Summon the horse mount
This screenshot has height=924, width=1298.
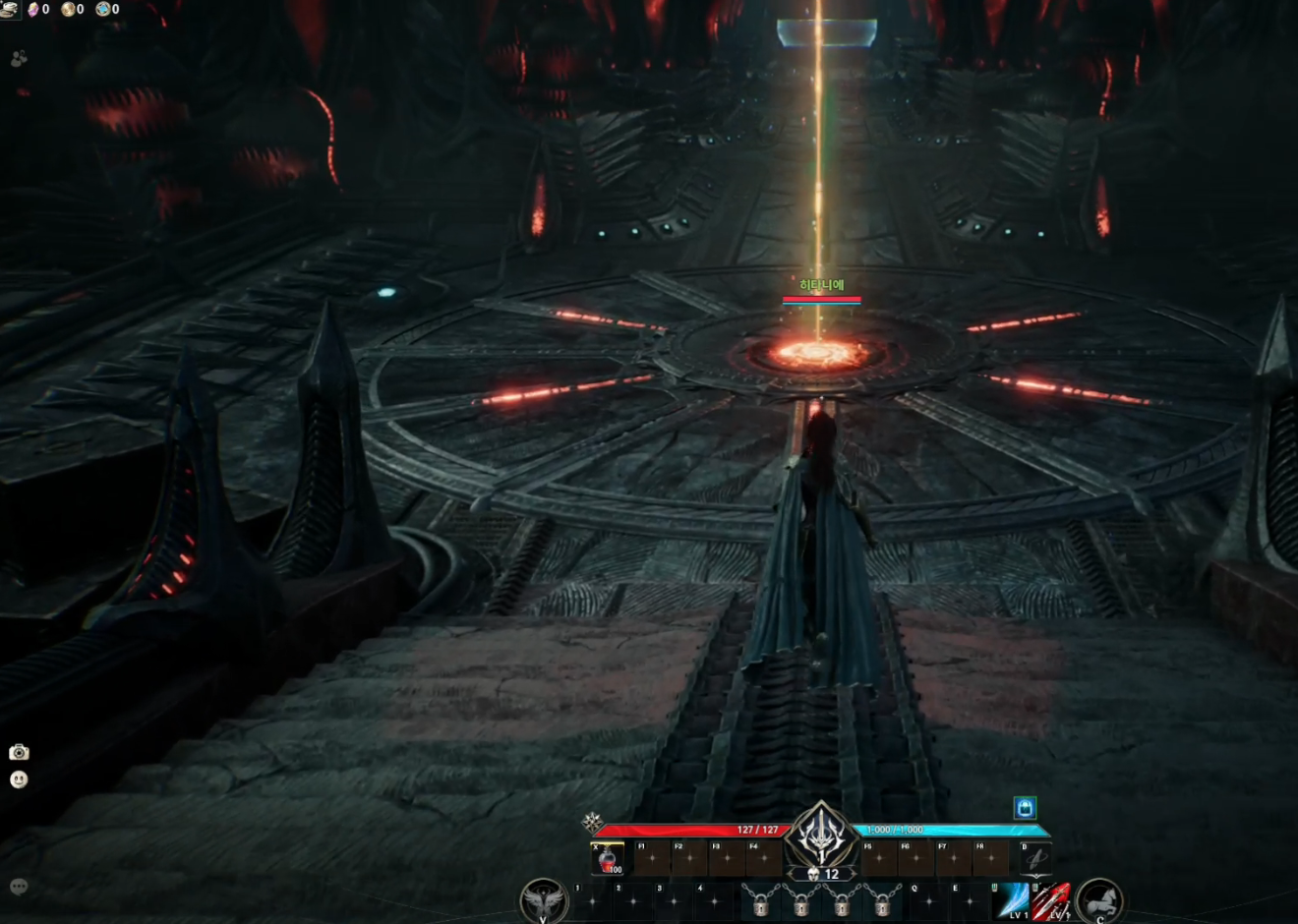1099,900
